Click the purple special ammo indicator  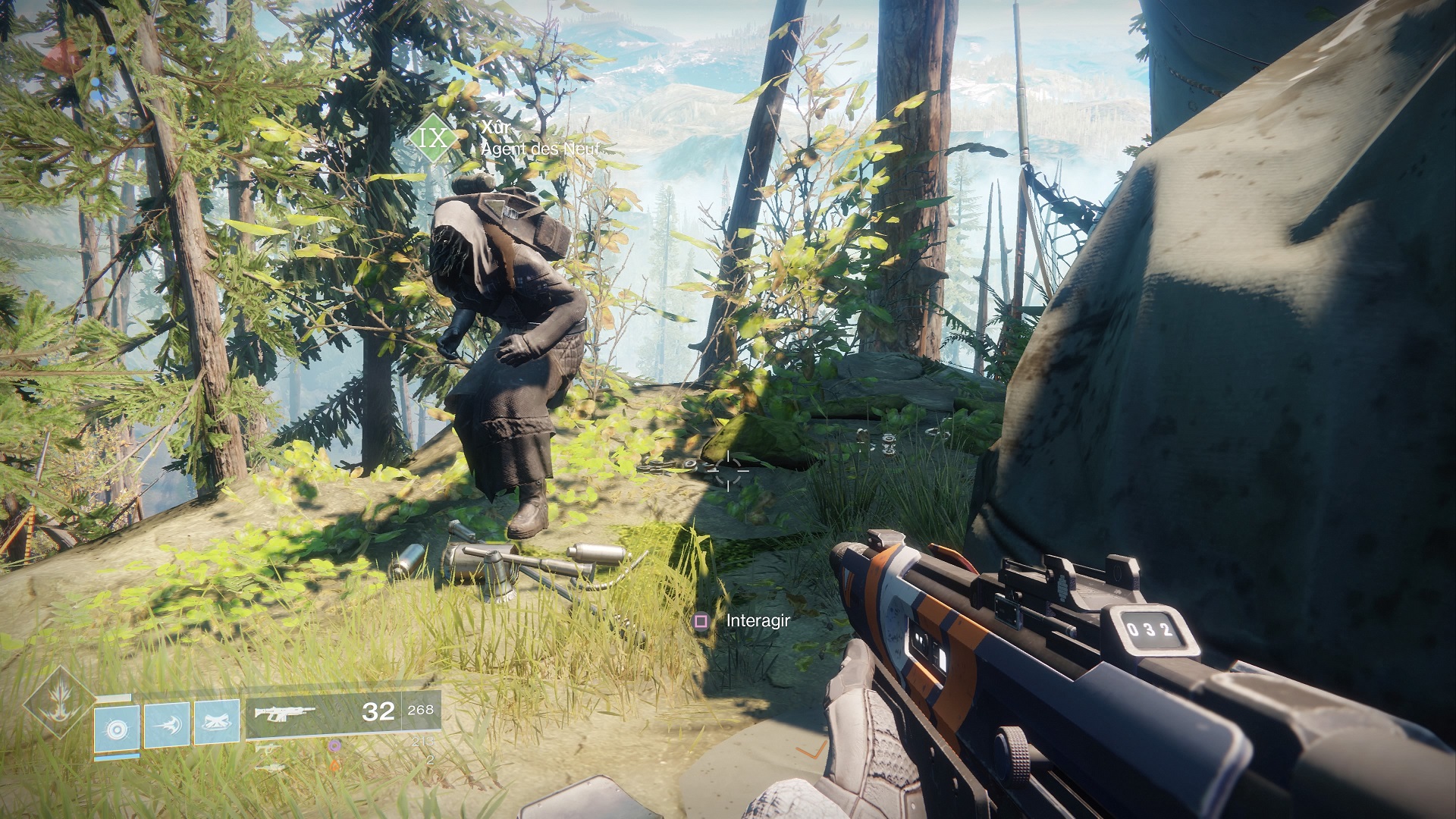coord(335,746)
